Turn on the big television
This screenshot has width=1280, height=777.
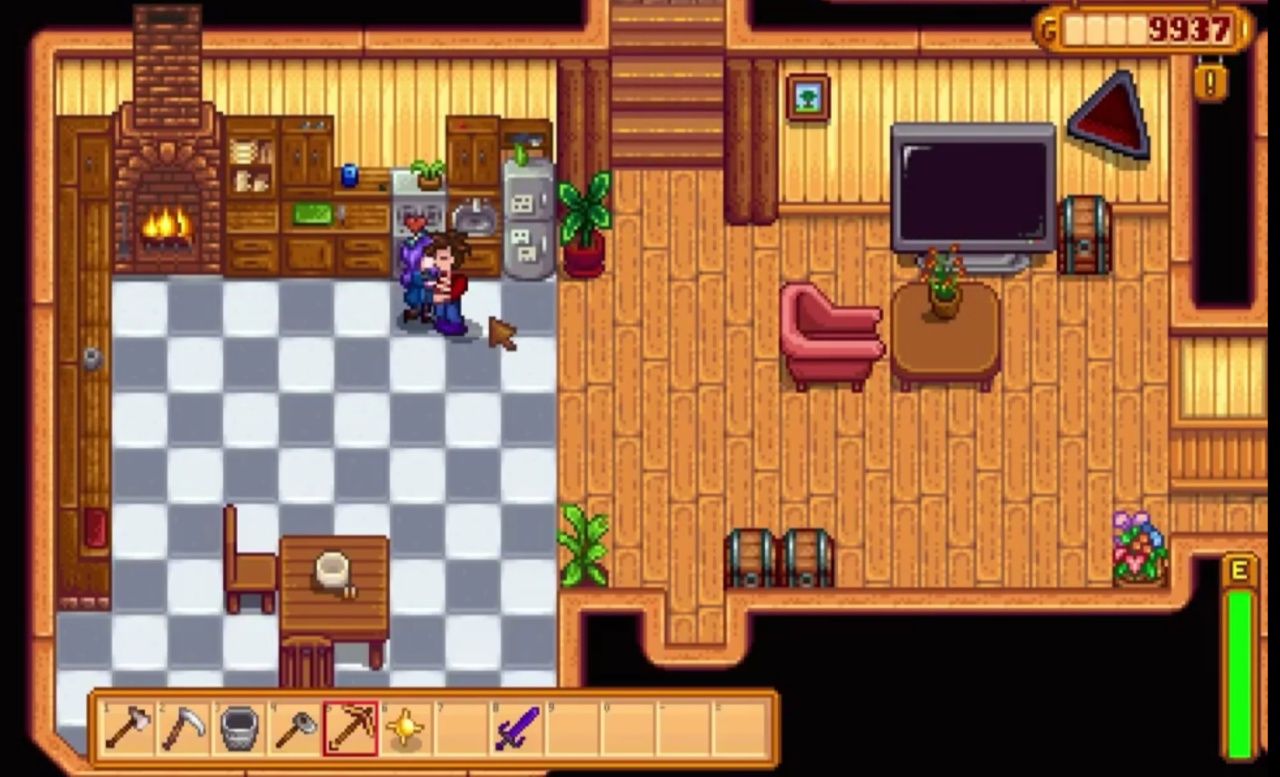pyautogui.click(x=970, y=190)
